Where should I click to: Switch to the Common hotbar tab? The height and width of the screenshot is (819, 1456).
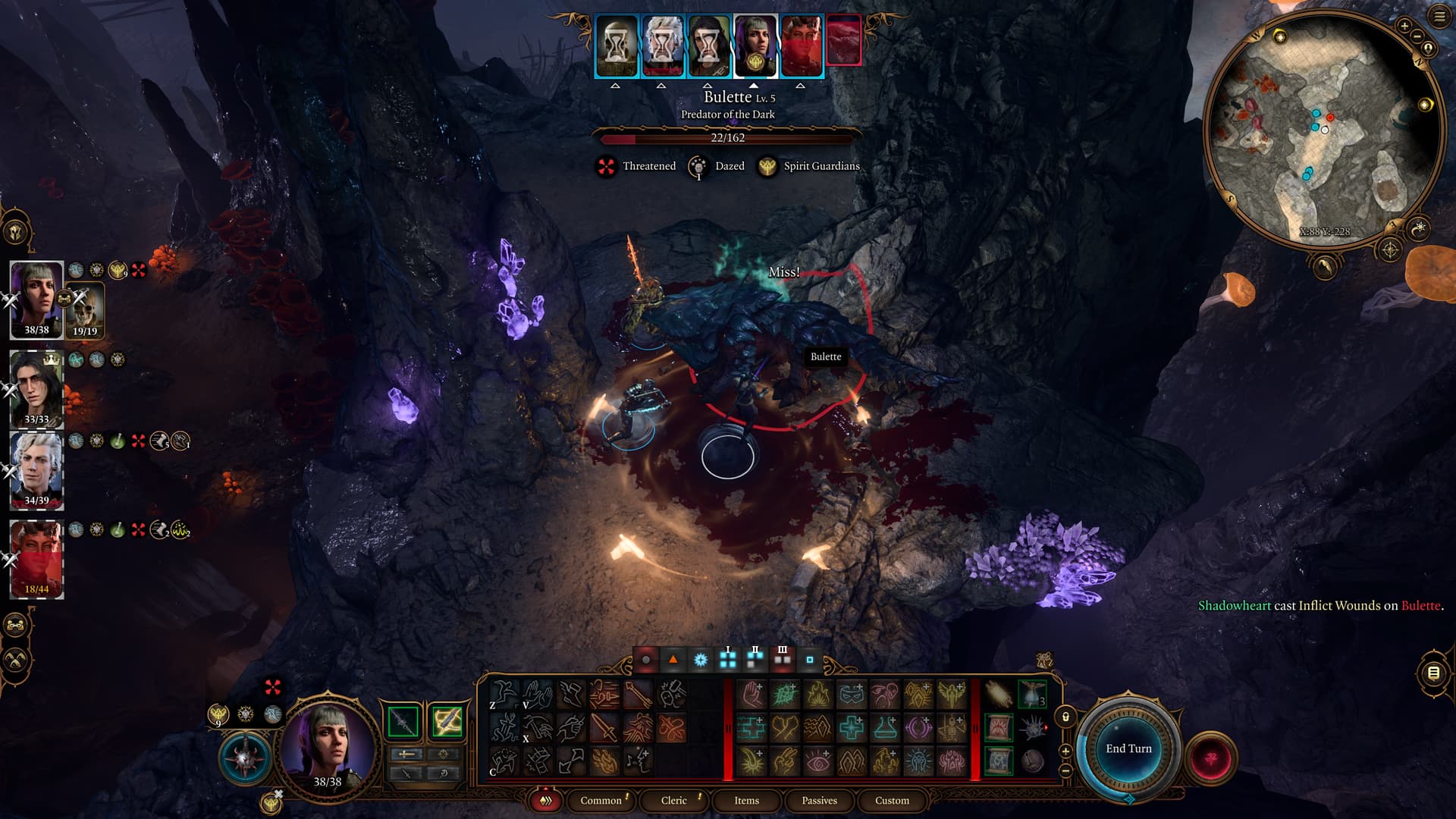tap(601, 800)
